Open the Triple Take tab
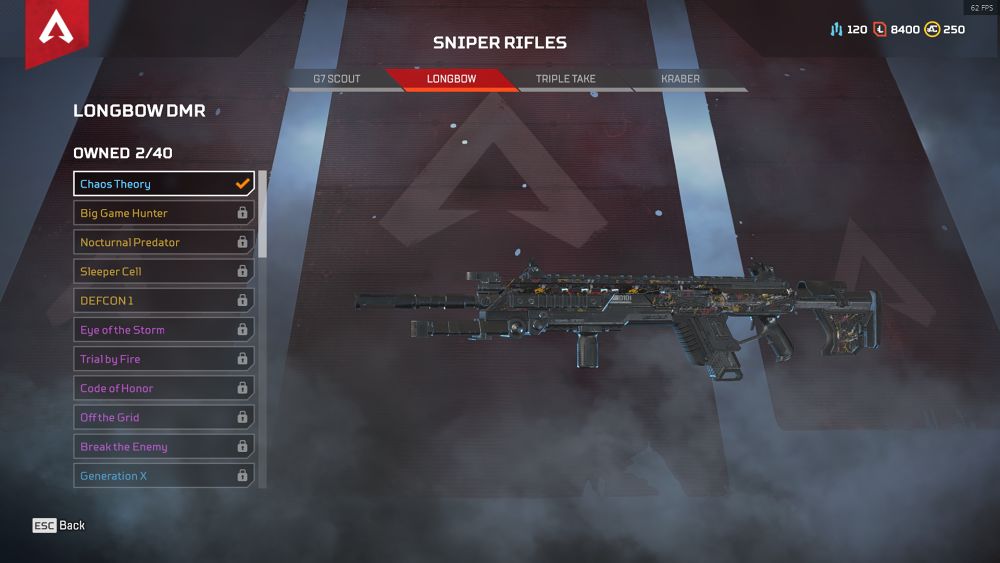 click(x=565, y=79)
